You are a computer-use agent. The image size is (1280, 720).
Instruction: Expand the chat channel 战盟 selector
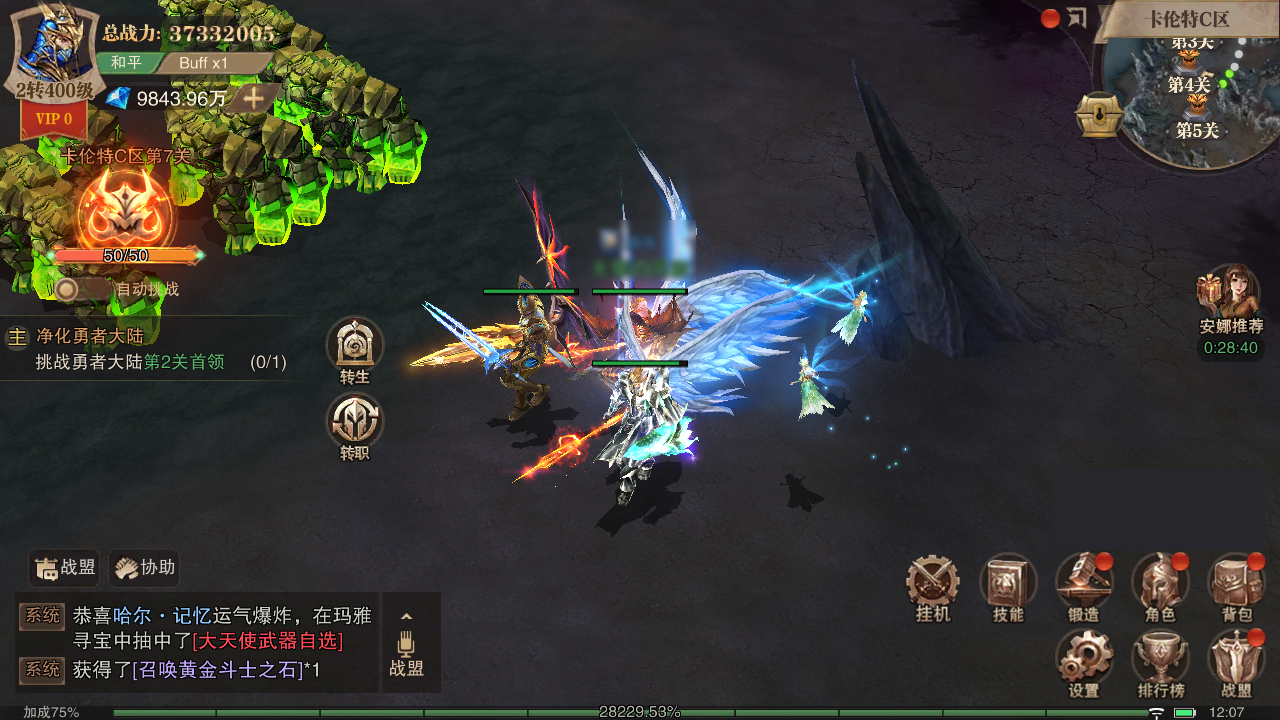(406, 642)
